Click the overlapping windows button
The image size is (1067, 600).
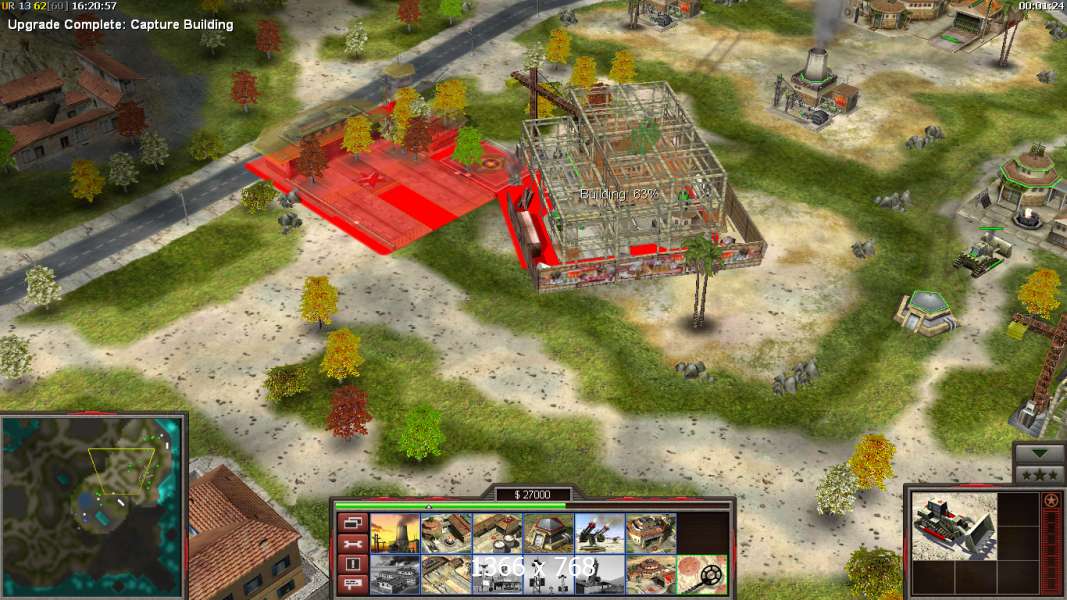click(353, 522)
